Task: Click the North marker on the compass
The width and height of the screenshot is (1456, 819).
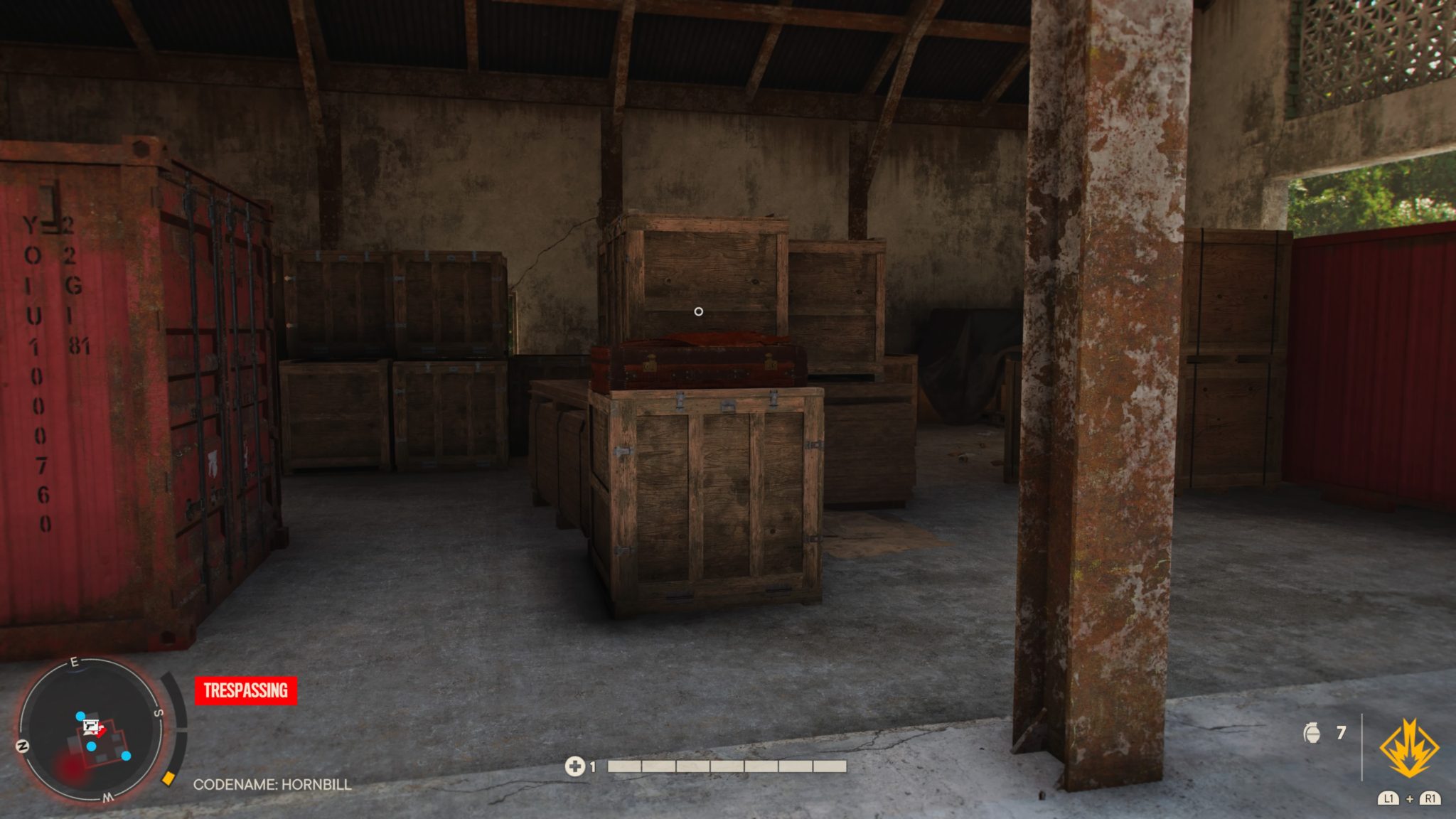Action: pyautogui.click(x=23, y=746)
